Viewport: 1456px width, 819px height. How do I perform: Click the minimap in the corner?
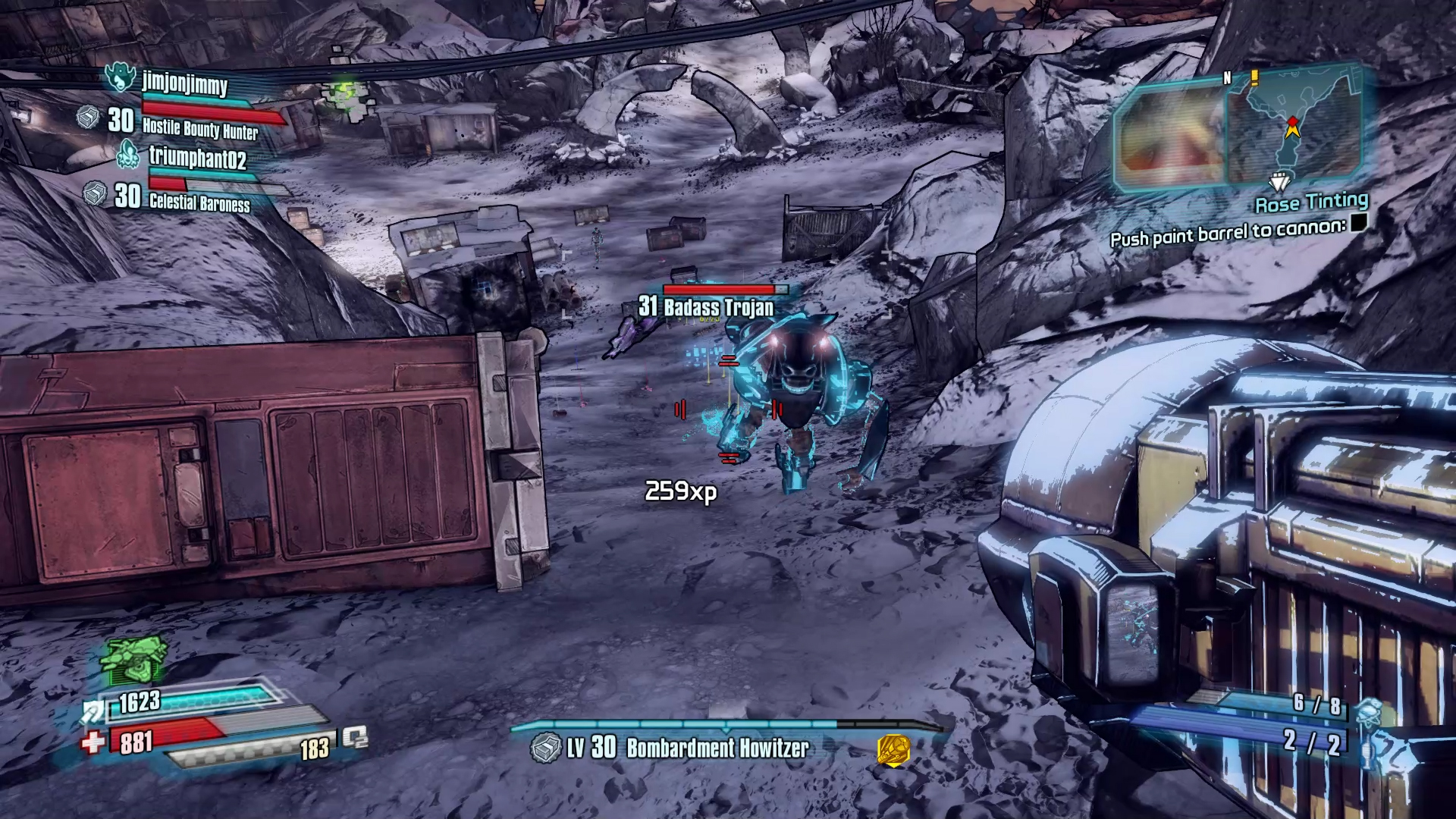(x=1293, y=125)
